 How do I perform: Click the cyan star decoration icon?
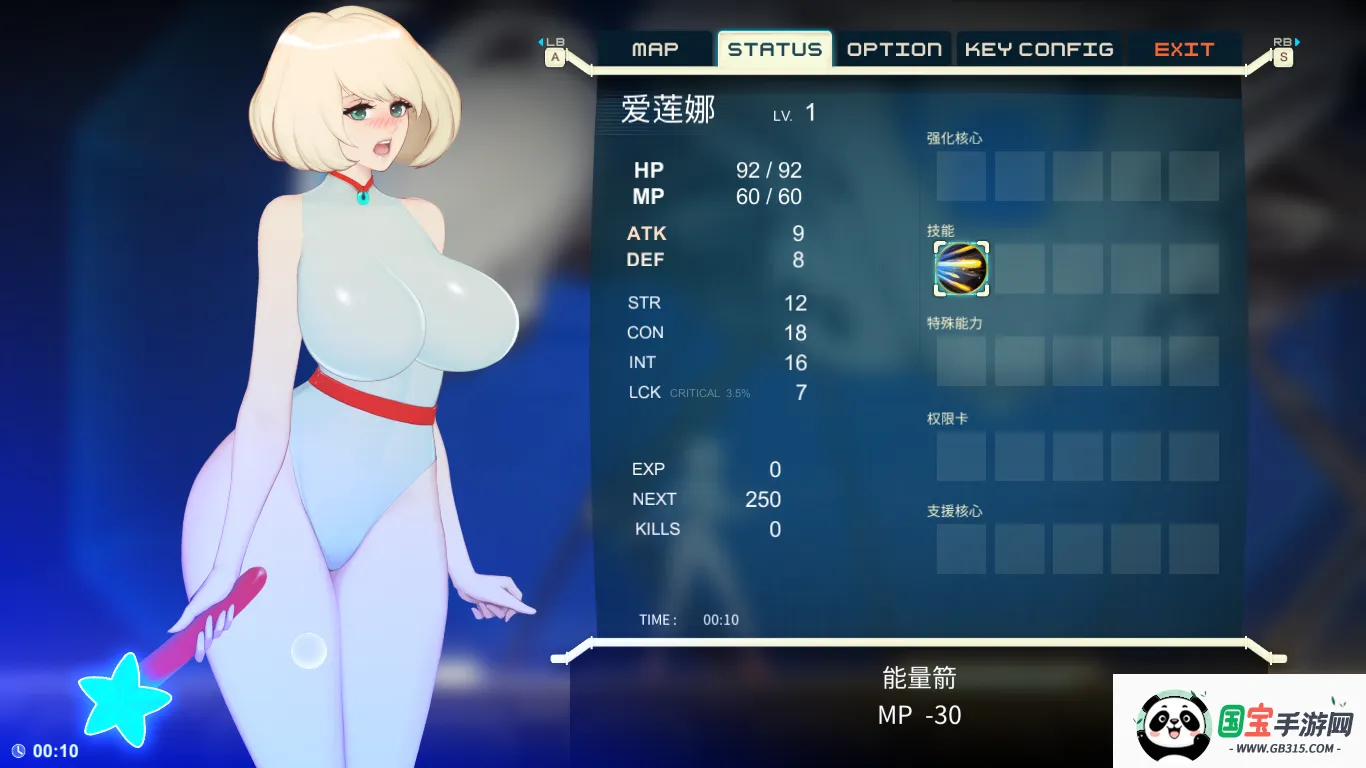(x=123, y=698)
